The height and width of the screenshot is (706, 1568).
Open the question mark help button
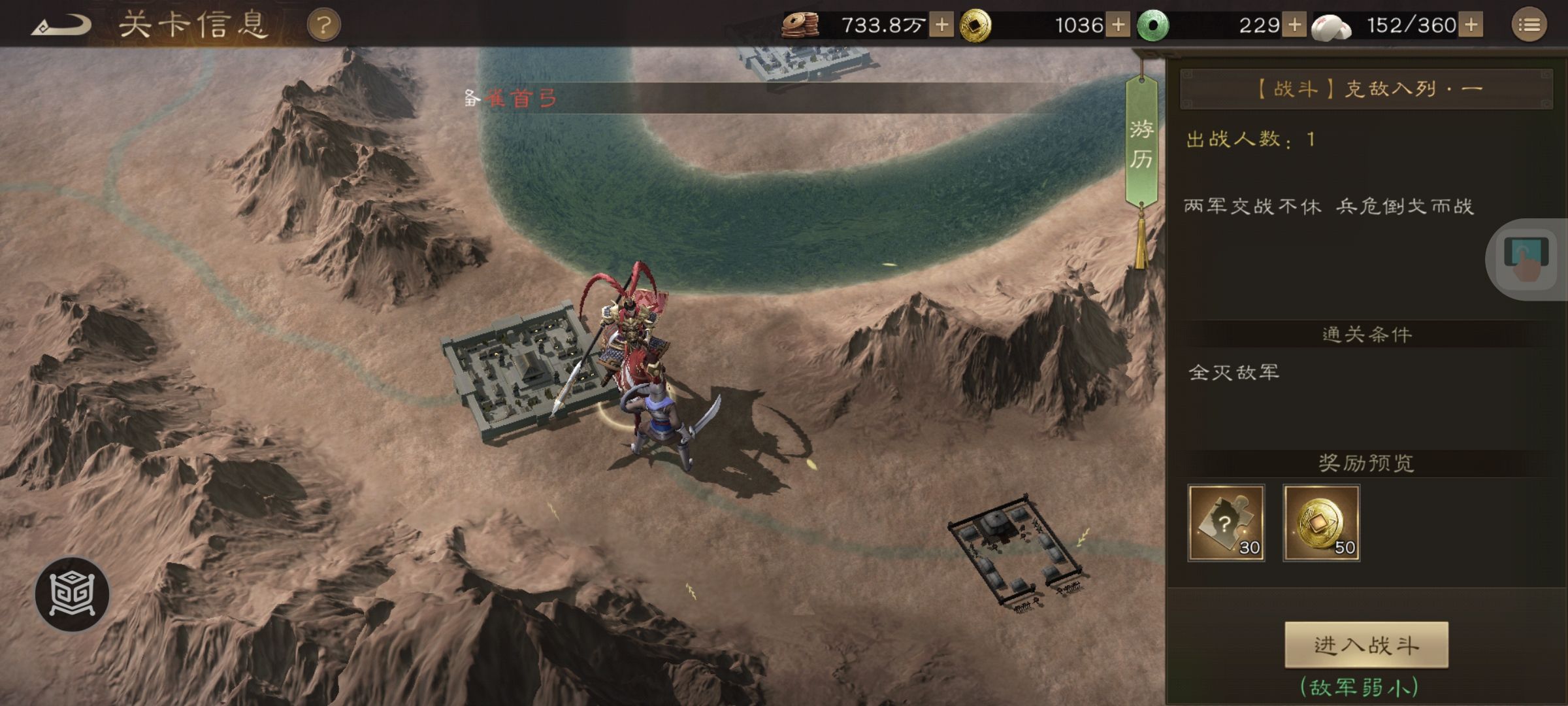pyautogui.click(x=323, y=26)
